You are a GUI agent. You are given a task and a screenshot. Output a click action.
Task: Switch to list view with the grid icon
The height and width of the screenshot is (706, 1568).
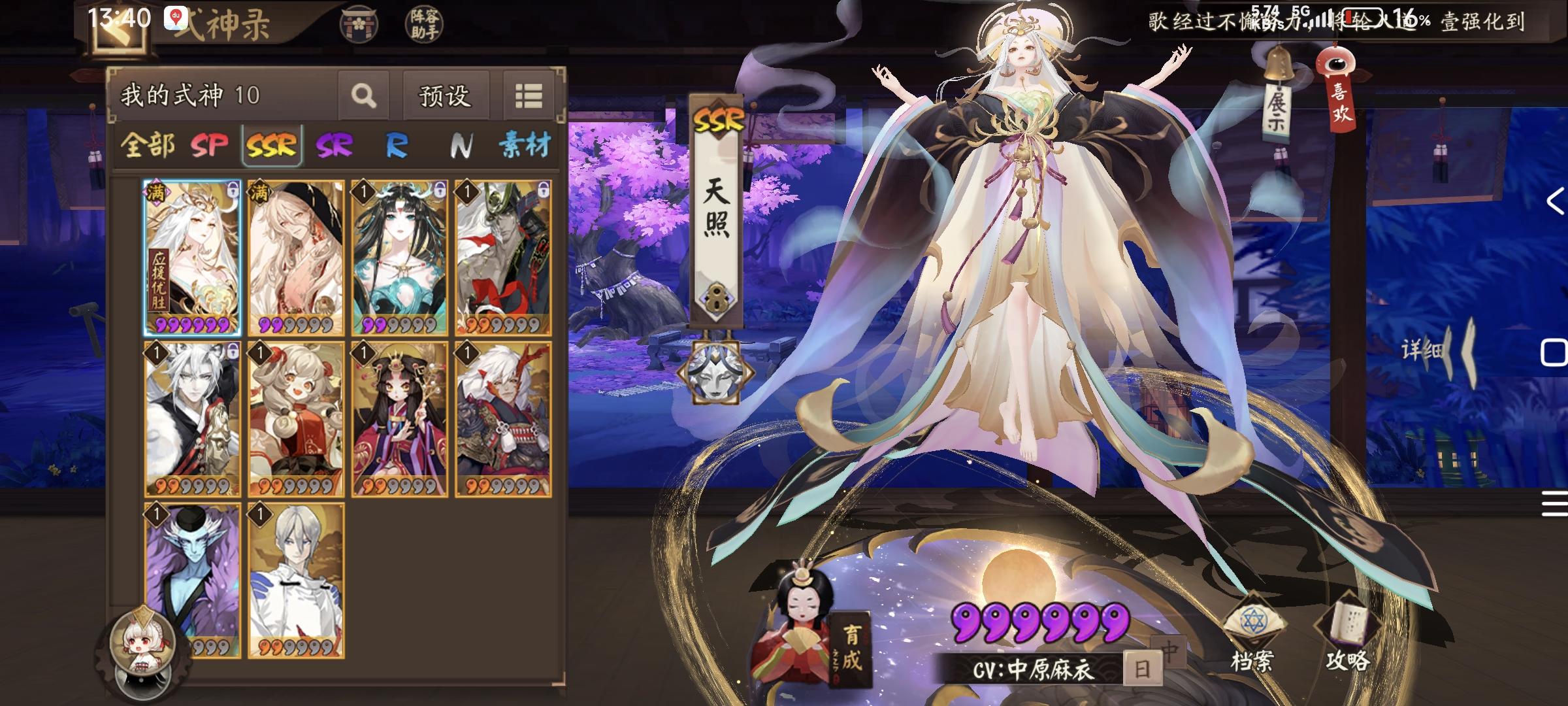pos(529,95)
